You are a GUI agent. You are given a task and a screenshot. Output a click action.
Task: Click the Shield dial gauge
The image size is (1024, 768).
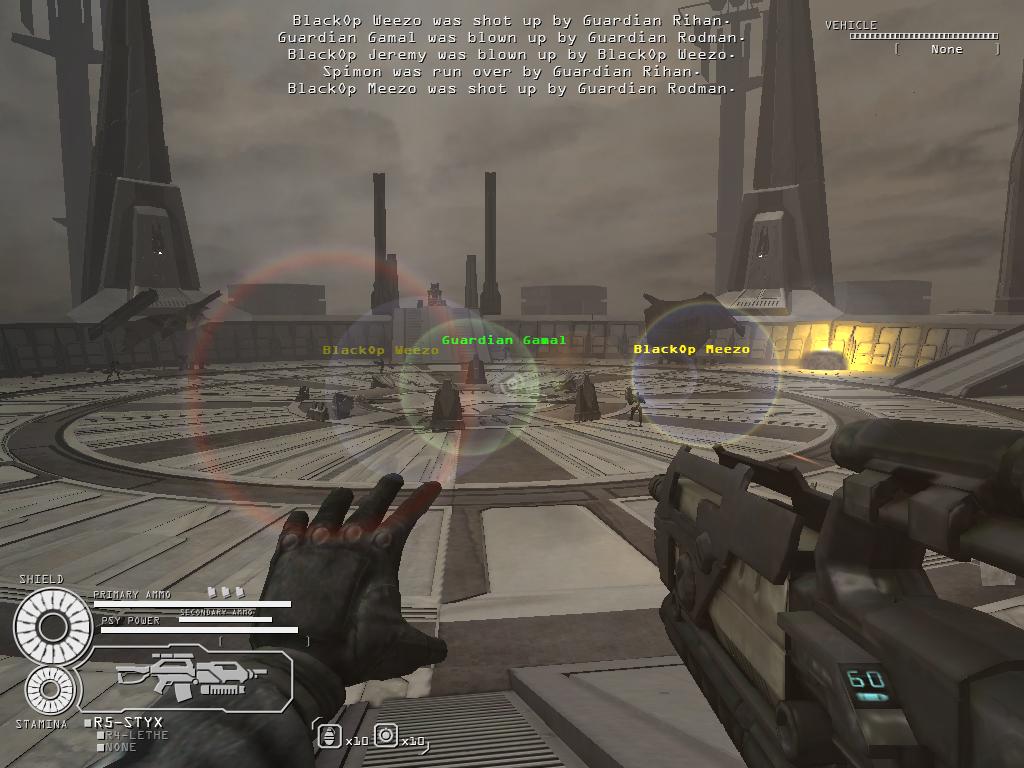[53, 627]
